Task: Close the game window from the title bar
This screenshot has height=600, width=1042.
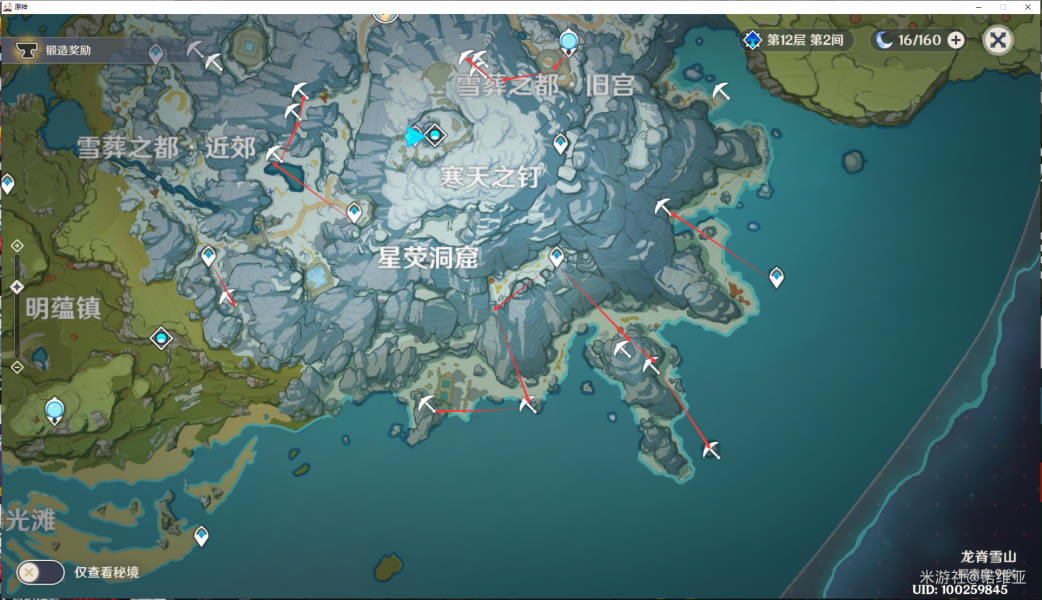Action: [1029, 6]
